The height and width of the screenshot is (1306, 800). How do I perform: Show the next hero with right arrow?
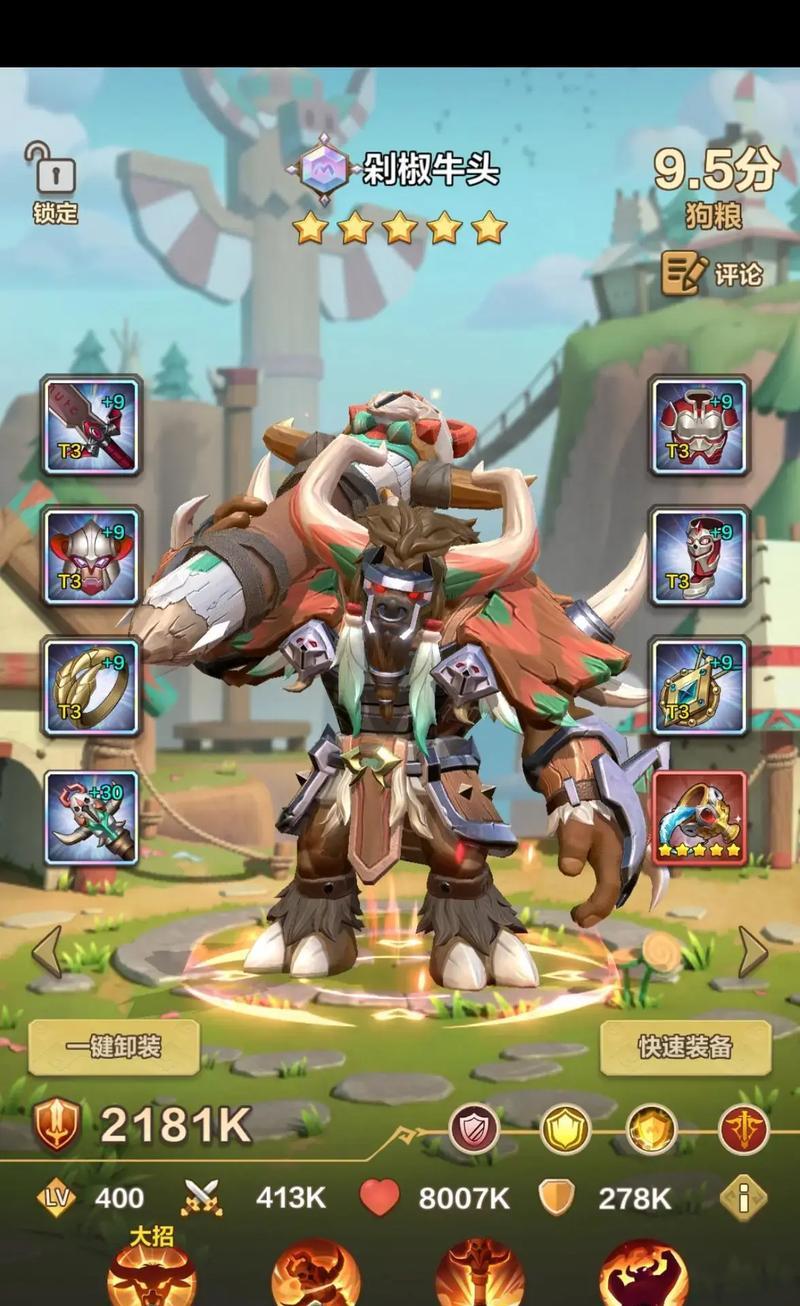[x=753, y=951]
